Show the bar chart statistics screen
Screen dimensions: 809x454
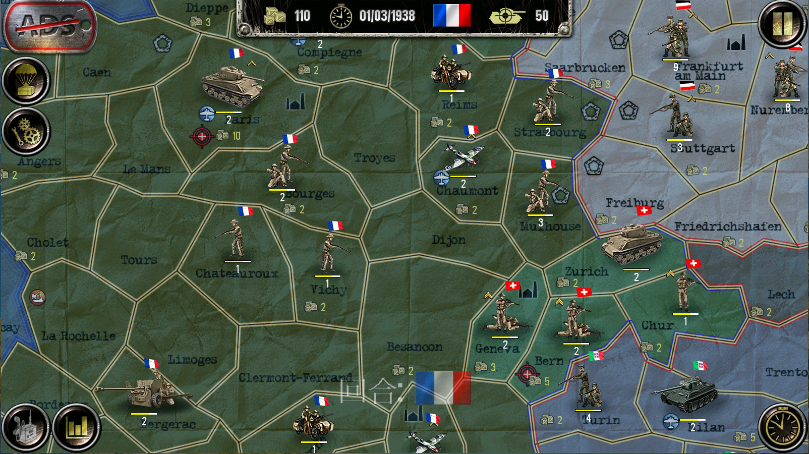pos(75,427)
